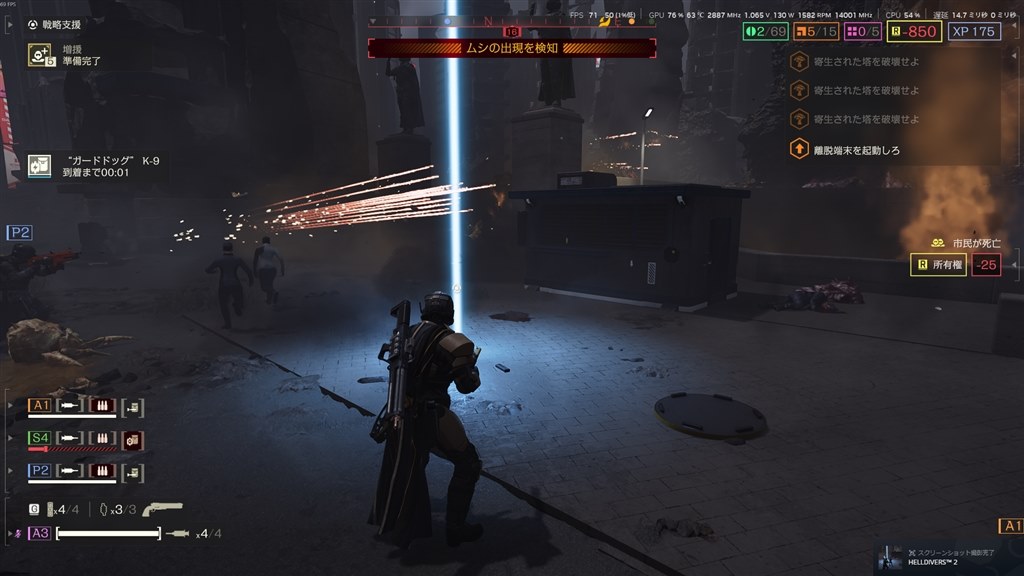Click the 所有権 requisition label
The height and width of the screenshot is (576, 1024).
tap(938, 265)
